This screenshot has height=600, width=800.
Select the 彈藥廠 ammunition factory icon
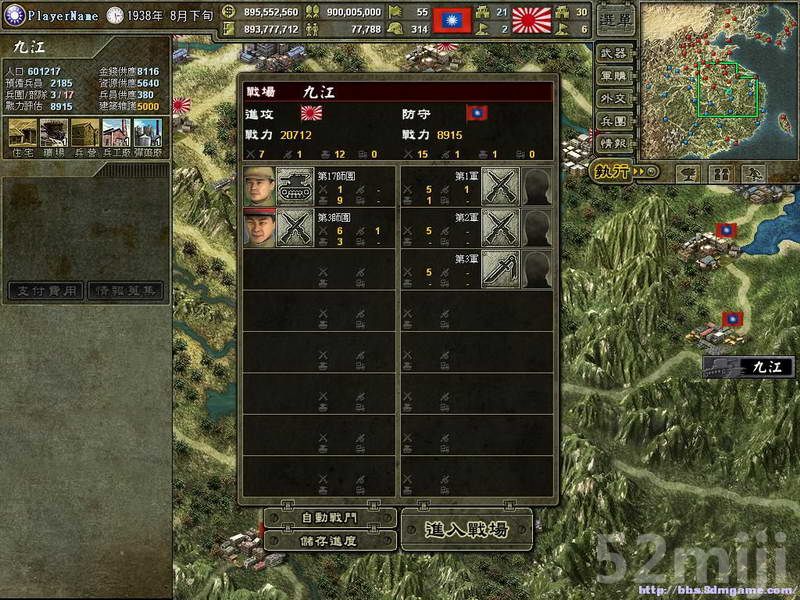147,135
